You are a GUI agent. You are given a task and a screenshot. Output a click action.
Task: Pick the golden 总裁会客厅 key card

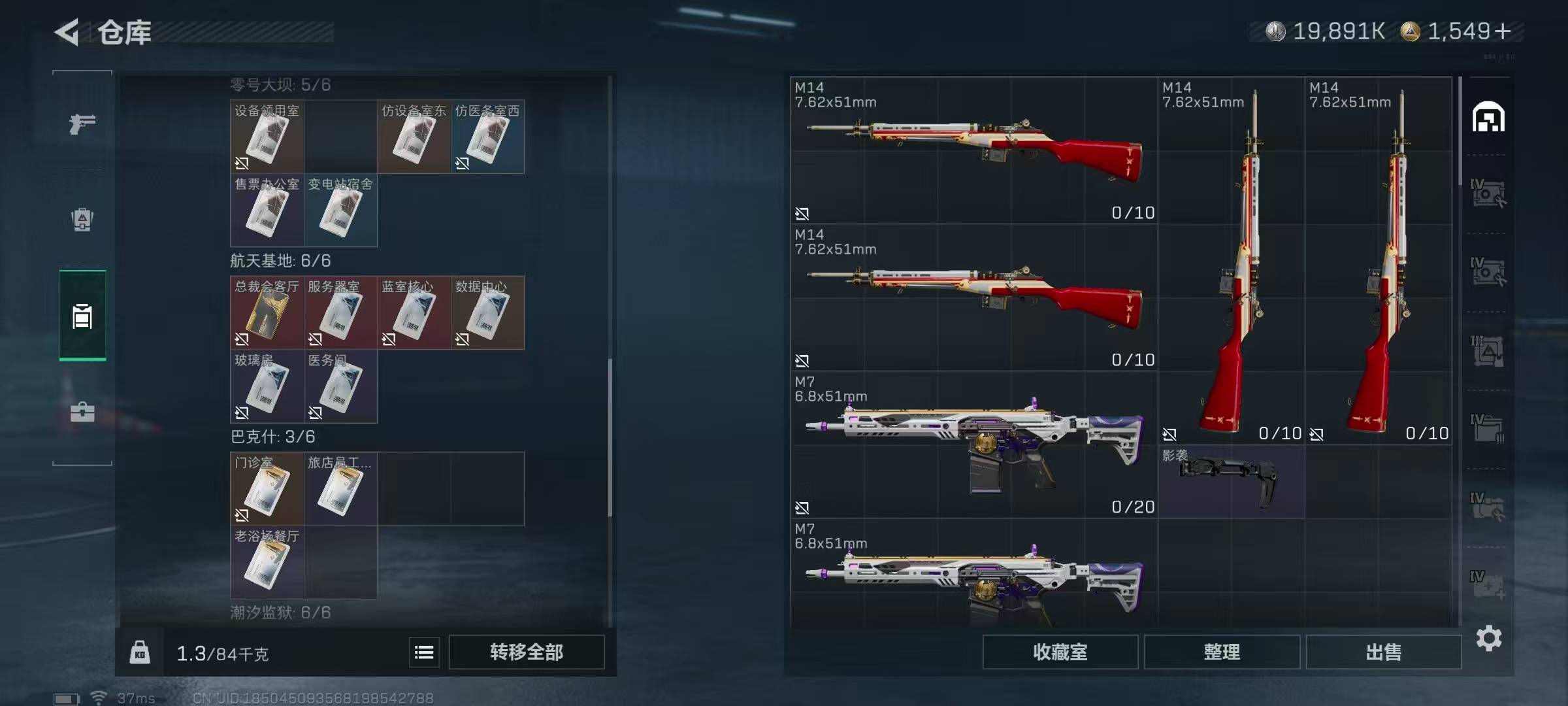point(267,313)
